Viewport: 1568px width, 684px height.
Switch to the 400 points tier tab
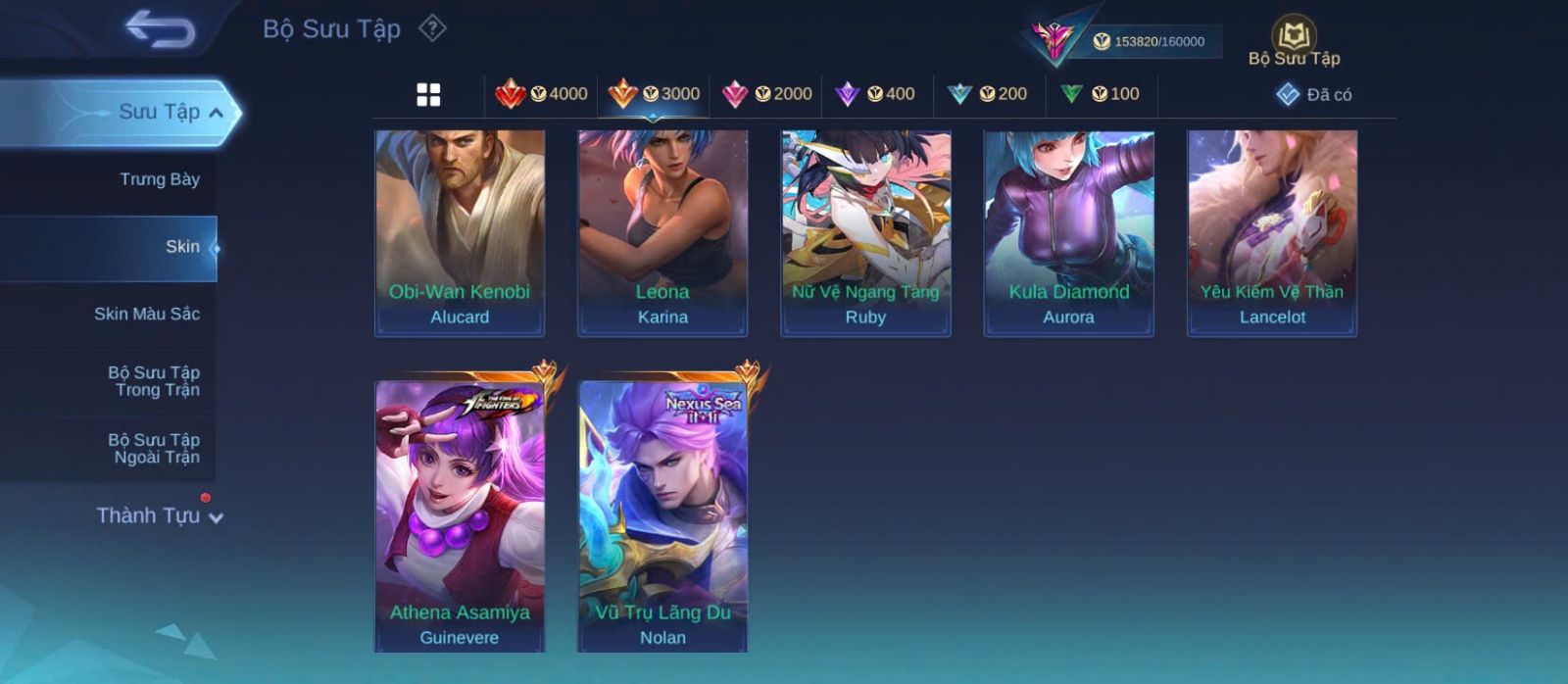pos(875,94)
